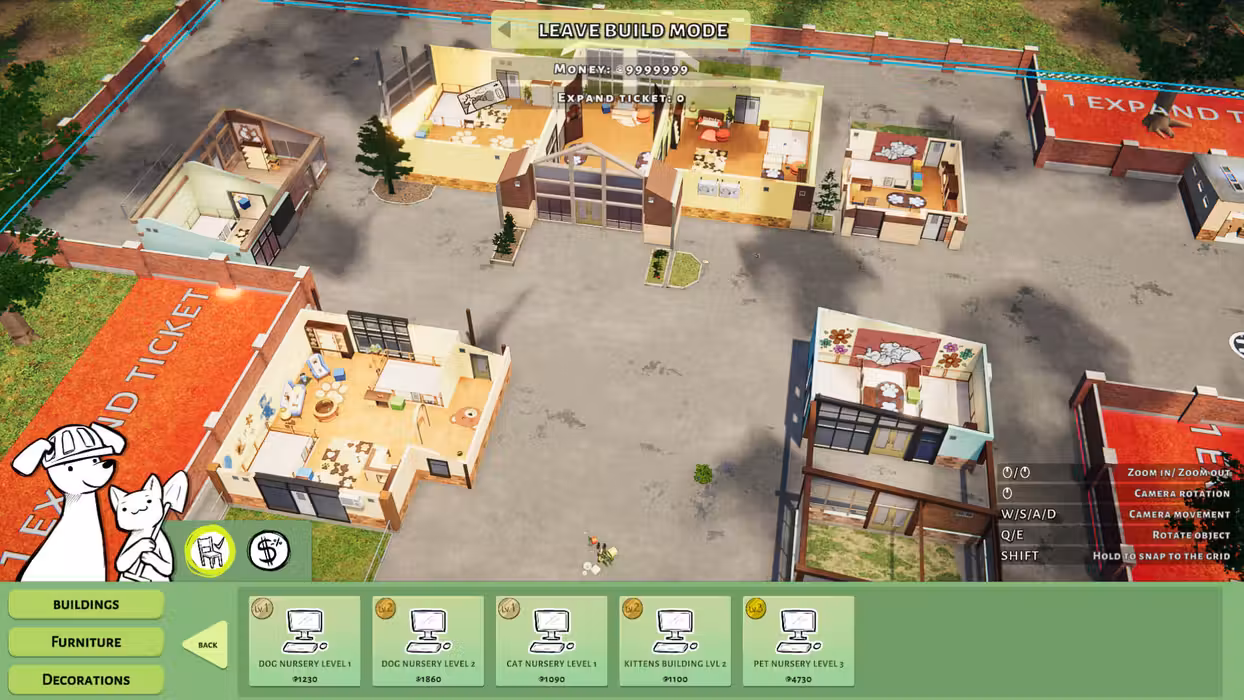This screenshot has height=700, width=1244.
Task: Select the Dog Nursery Level 1 building
Action: pos(305,641)
